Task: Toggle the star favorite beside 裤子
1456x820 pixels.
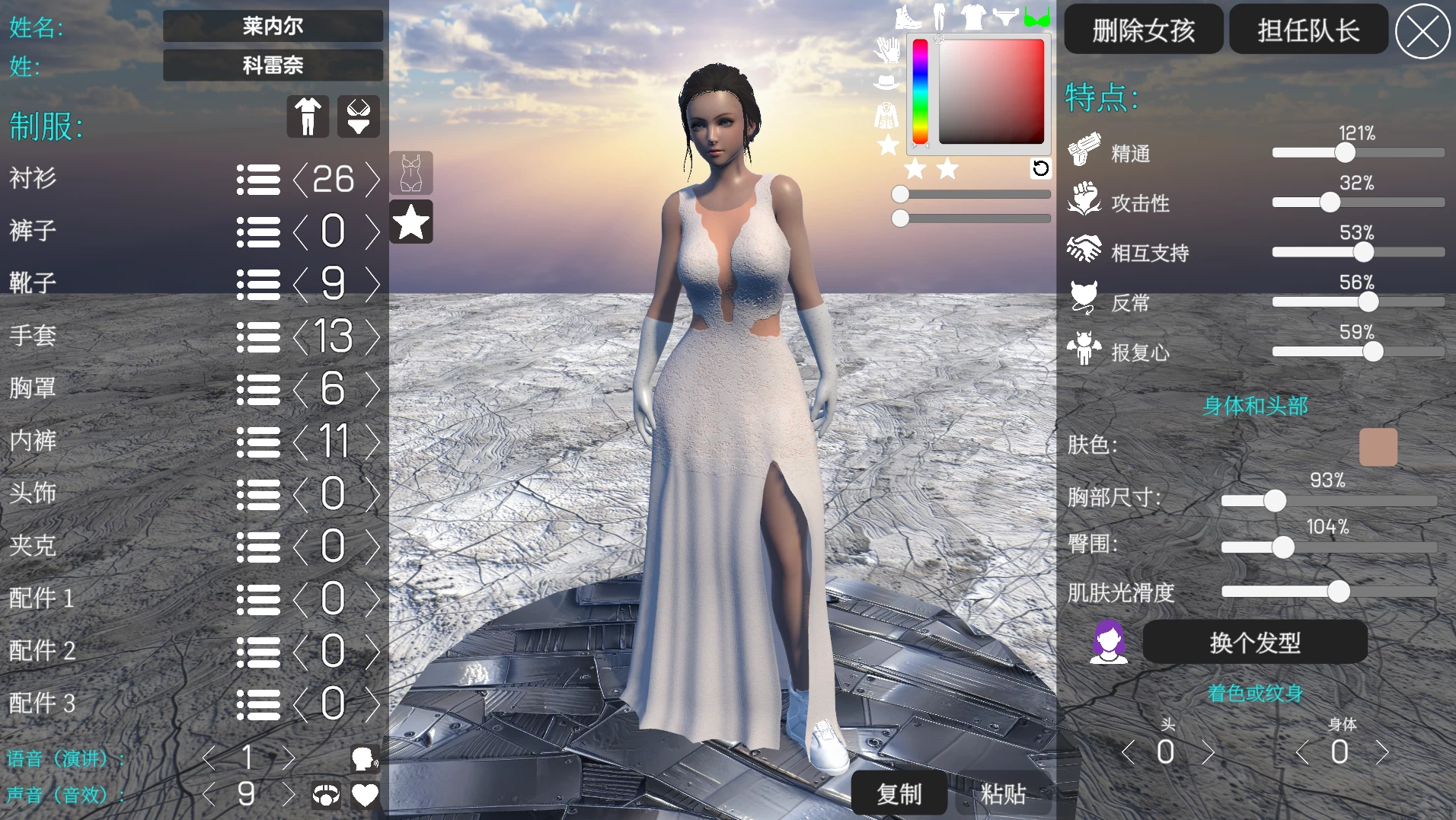Action: 411,222
